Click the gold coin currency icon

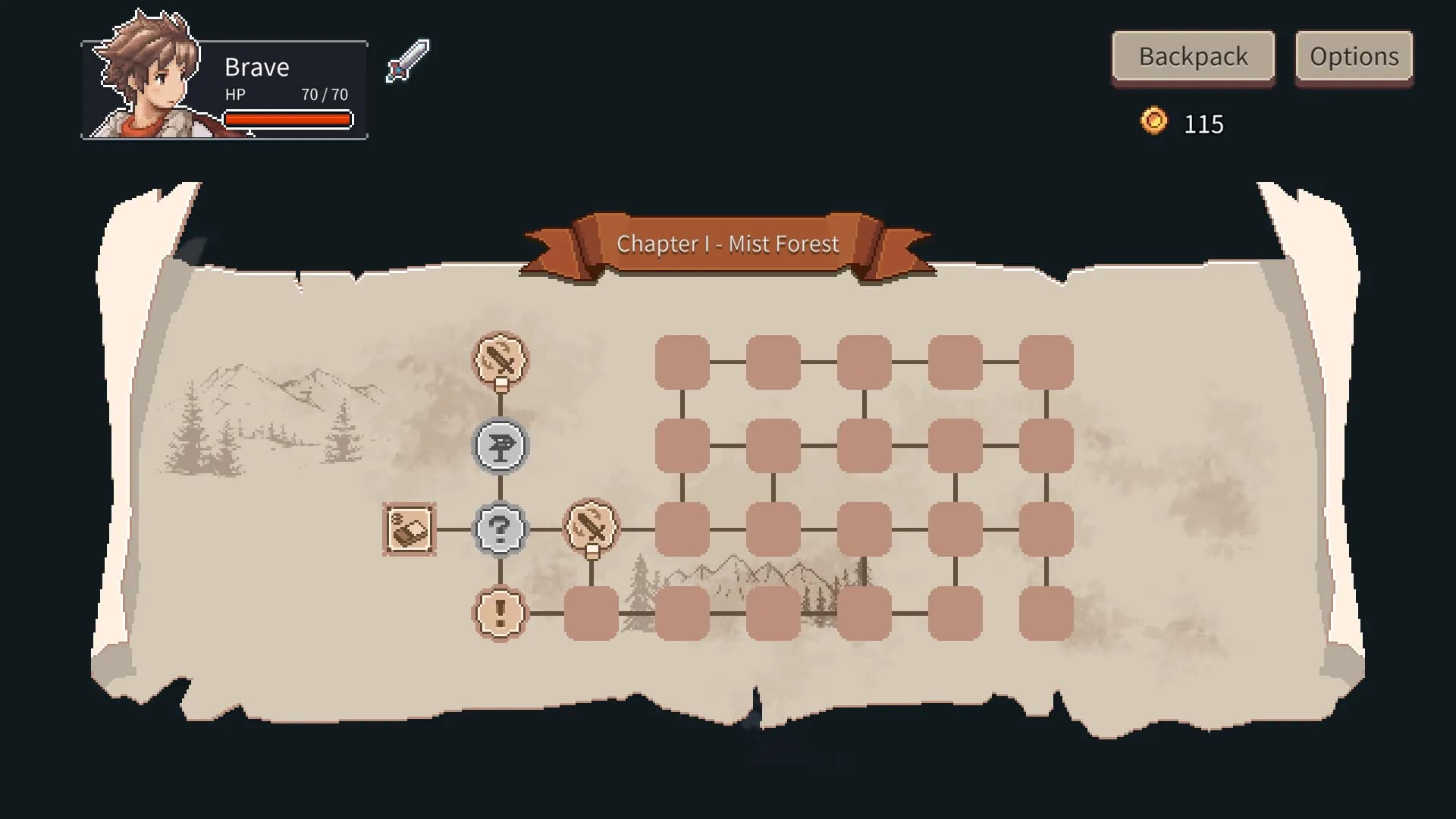(1153, 123)
